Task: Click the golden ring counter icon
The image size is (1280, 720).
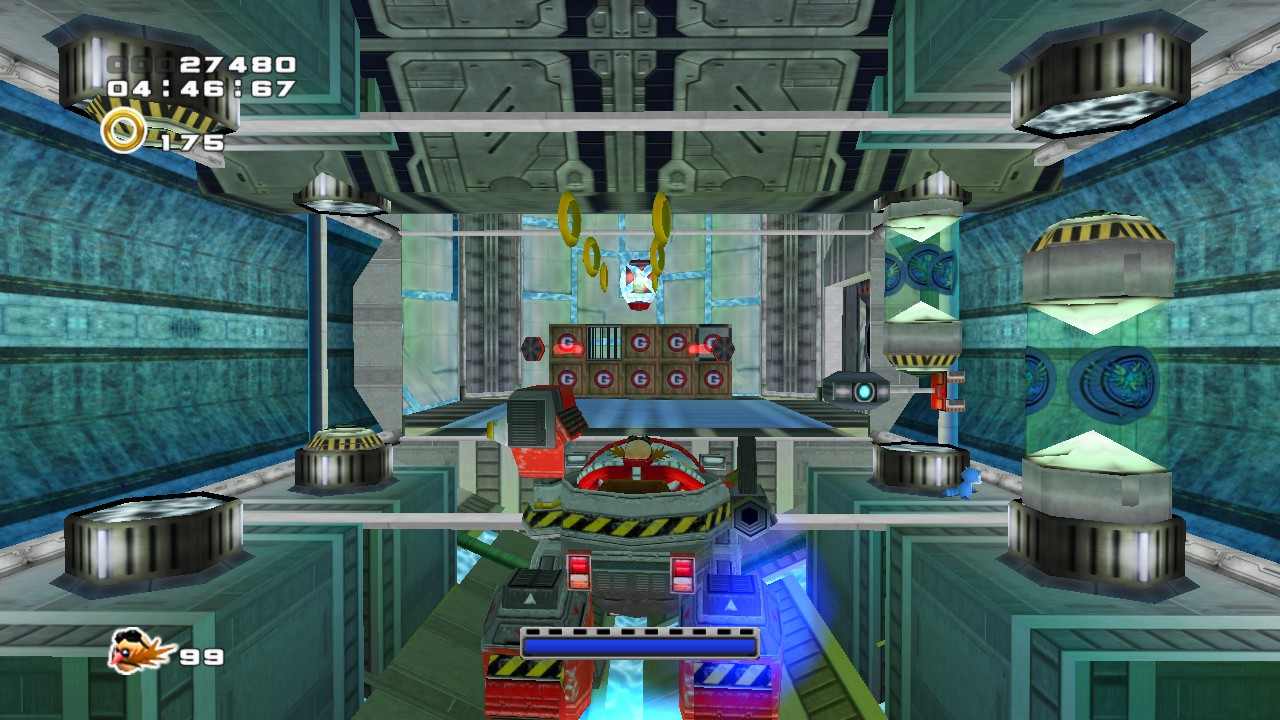Action: pos(123,129)
